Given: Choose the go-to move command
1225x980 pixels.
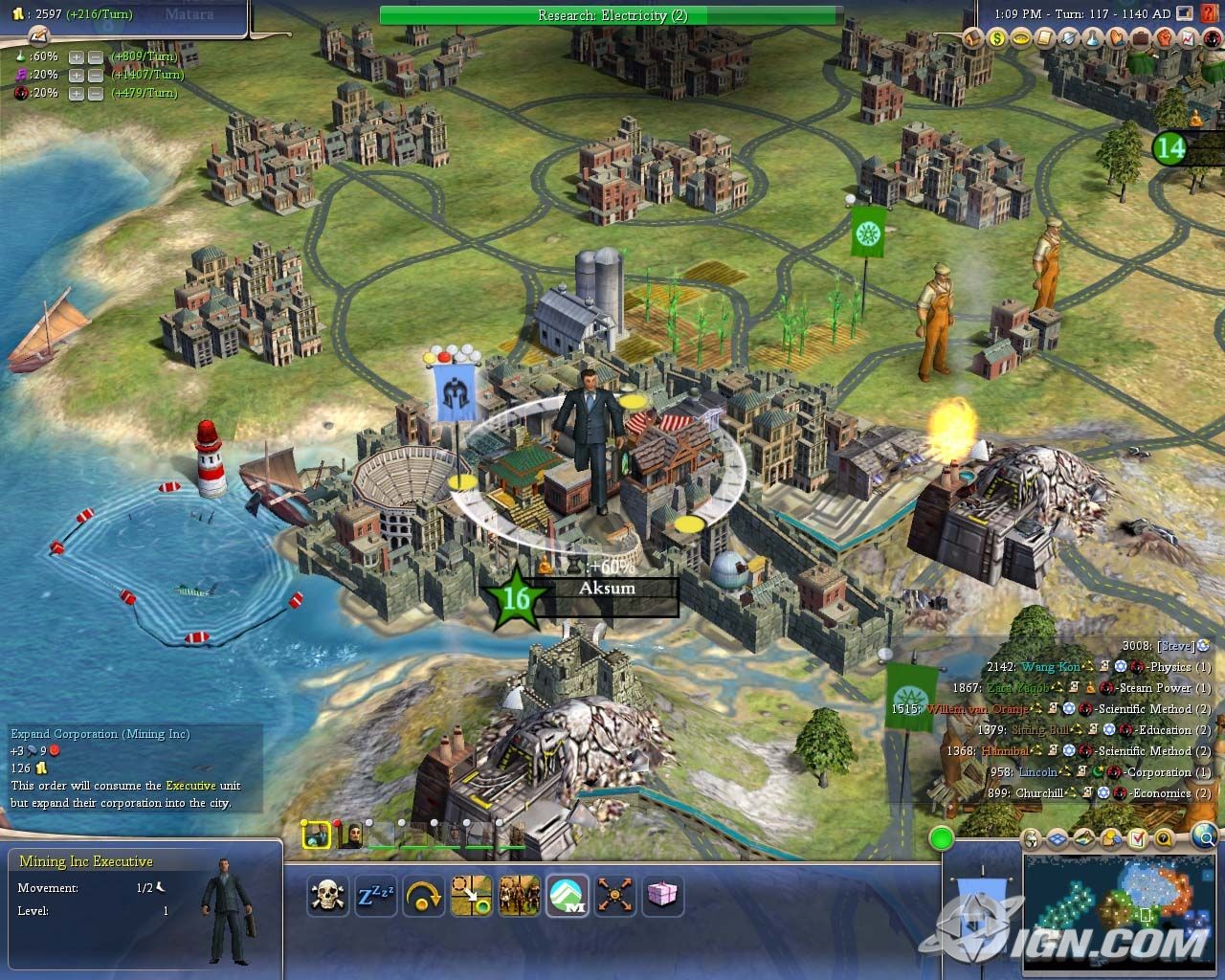Looking at the screenshot, I should point(472,896).
